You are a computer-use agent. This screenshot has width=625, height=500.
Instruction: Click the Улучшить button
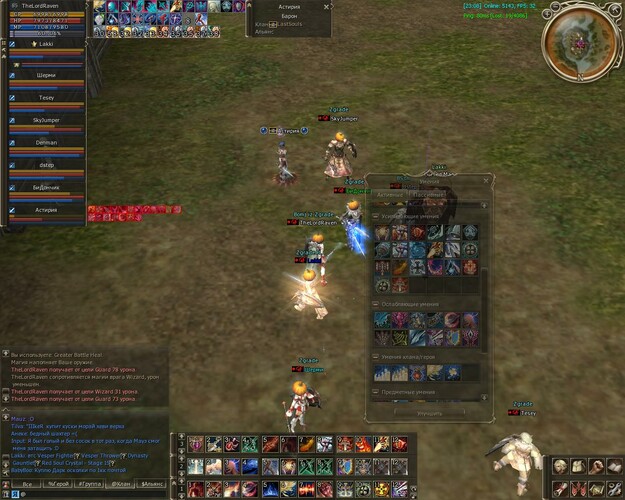428,411
